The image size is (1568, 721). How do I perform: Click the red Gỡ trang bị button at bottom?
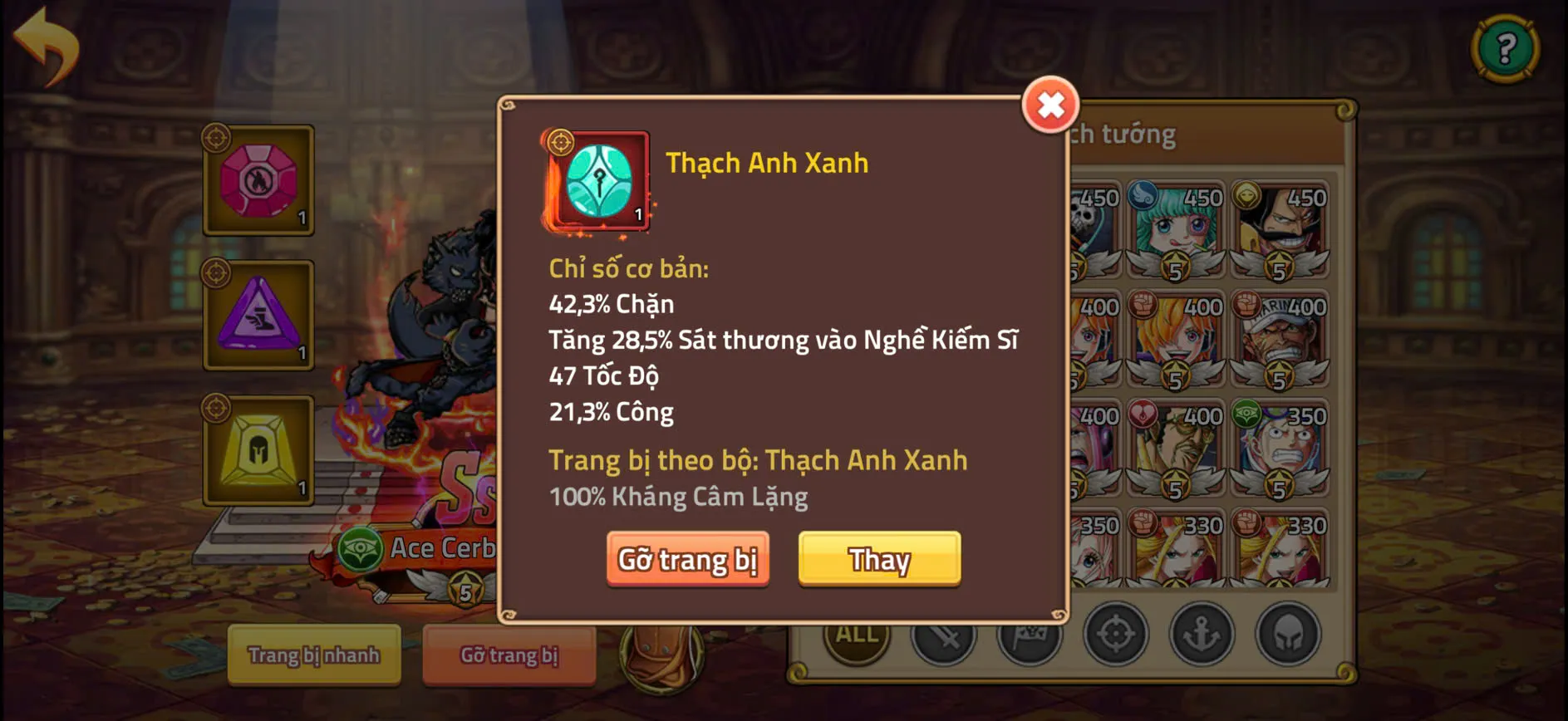(509, 655)
